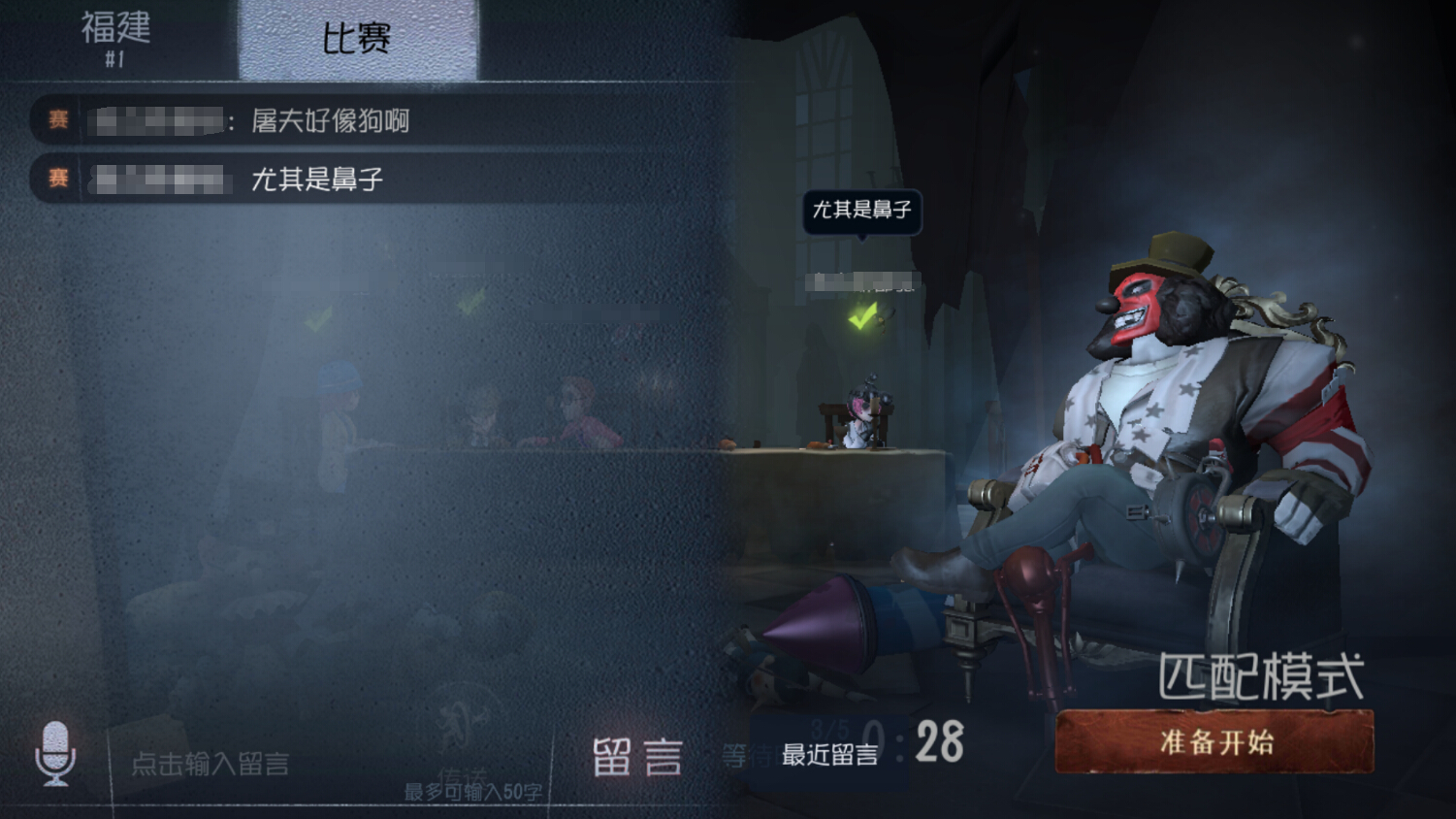This screenshot has width=1456, height=819.
Task: Click the 尤其是鼻子 chat bubble
Action: pos(862,213)
